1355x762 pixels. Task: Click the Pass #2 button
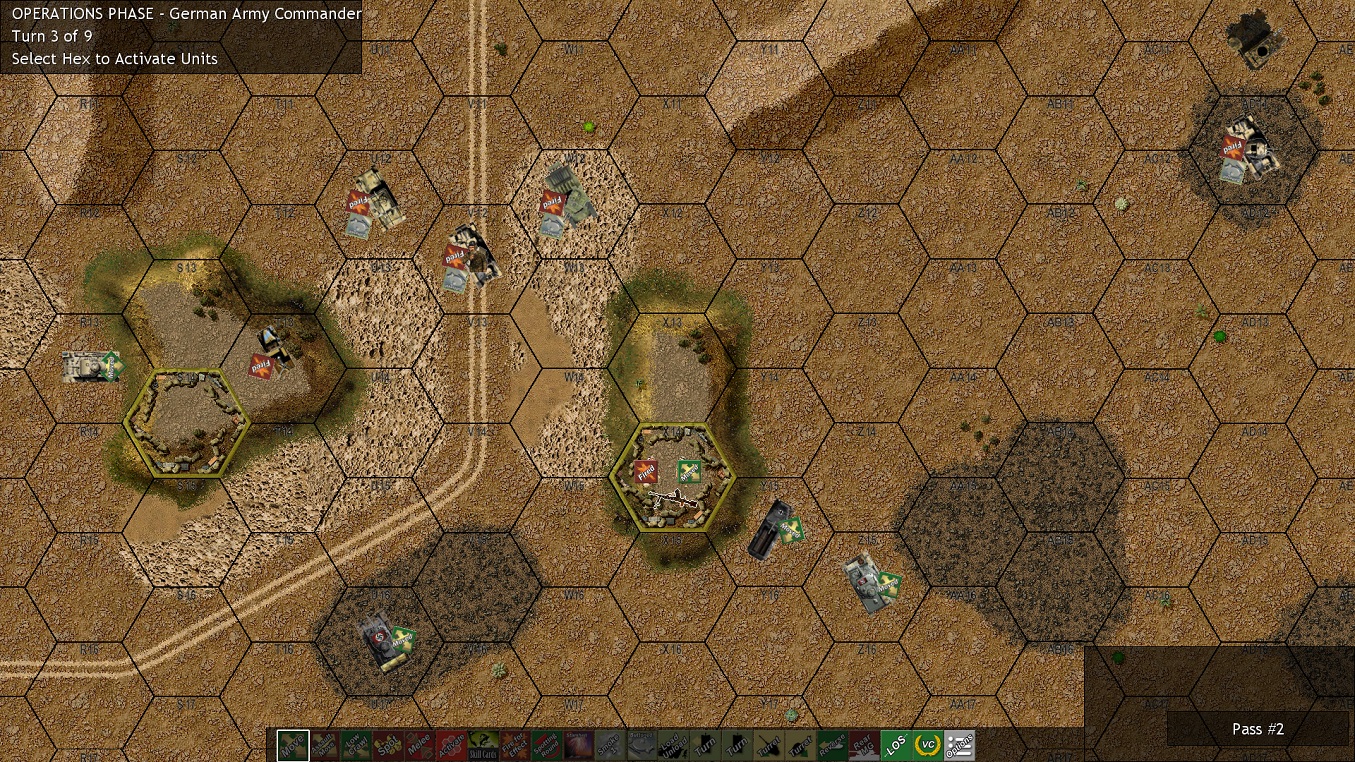pos(1258,729)
